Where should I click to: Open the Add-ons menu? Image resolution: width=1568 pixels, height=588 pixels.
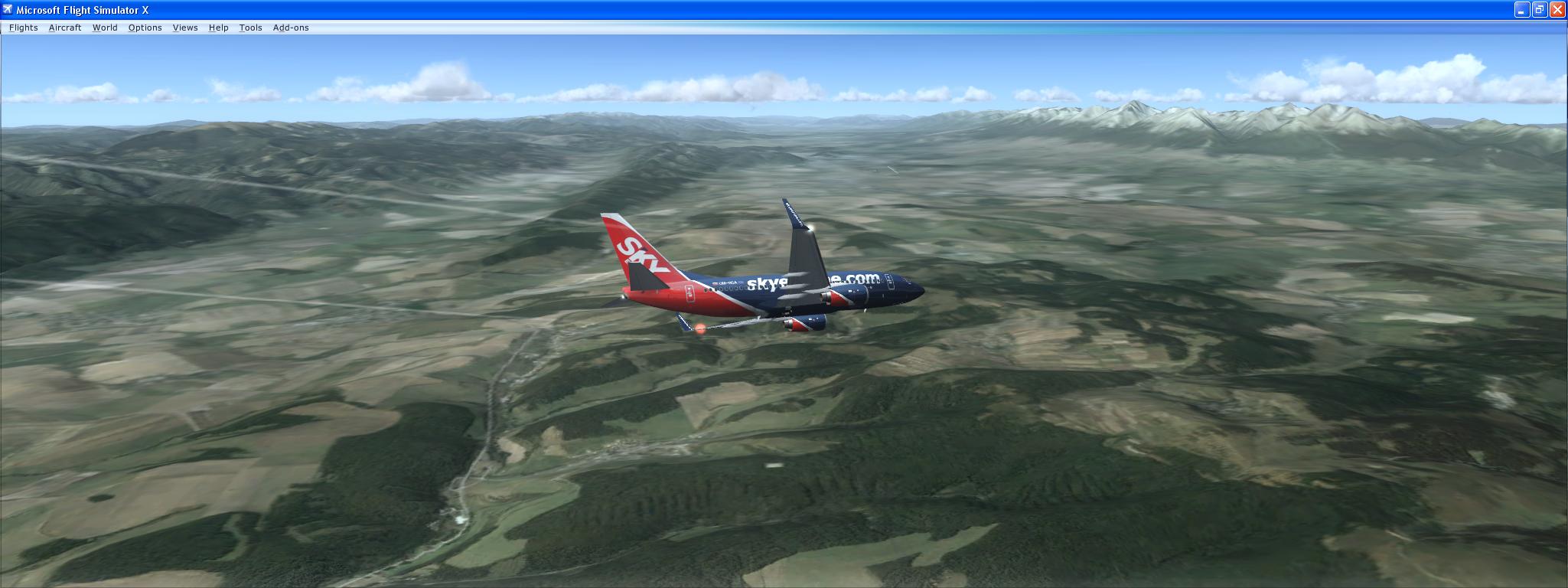pos(291,28)
